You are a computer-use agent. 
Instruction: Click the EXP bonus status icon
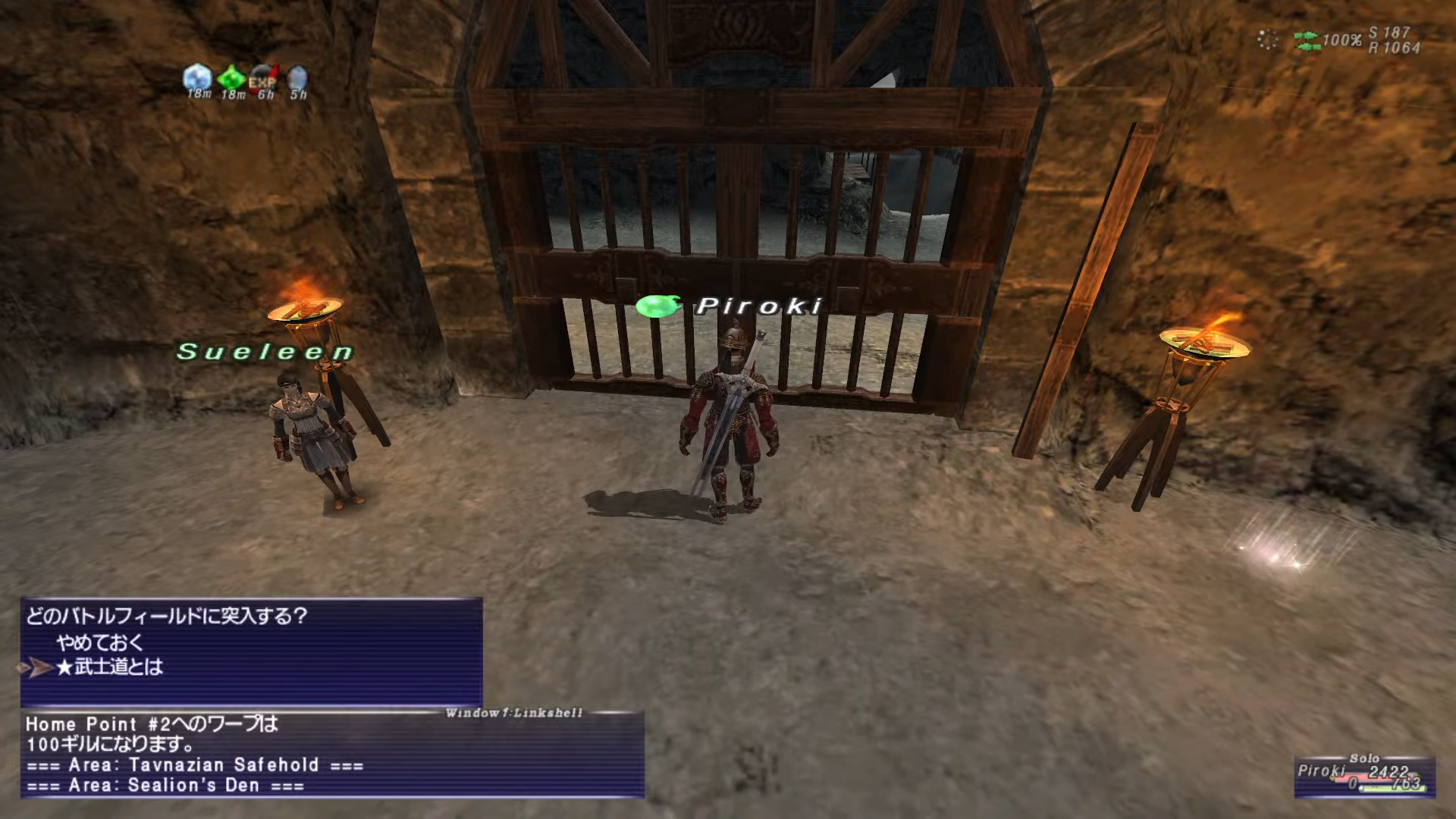pos(263,80)
